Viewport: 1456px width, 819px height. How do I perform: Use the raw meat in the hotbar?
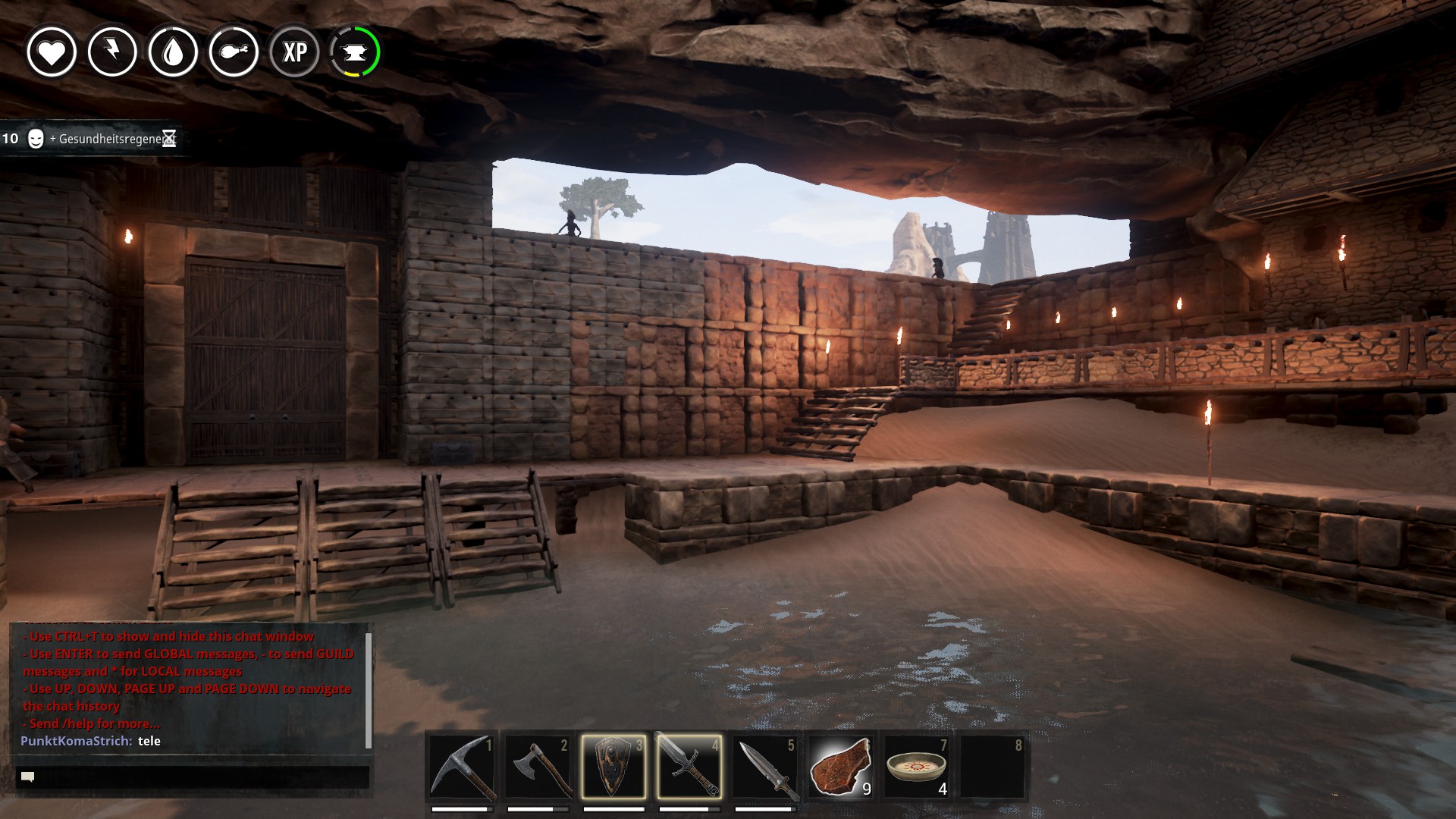coord(840,767)
